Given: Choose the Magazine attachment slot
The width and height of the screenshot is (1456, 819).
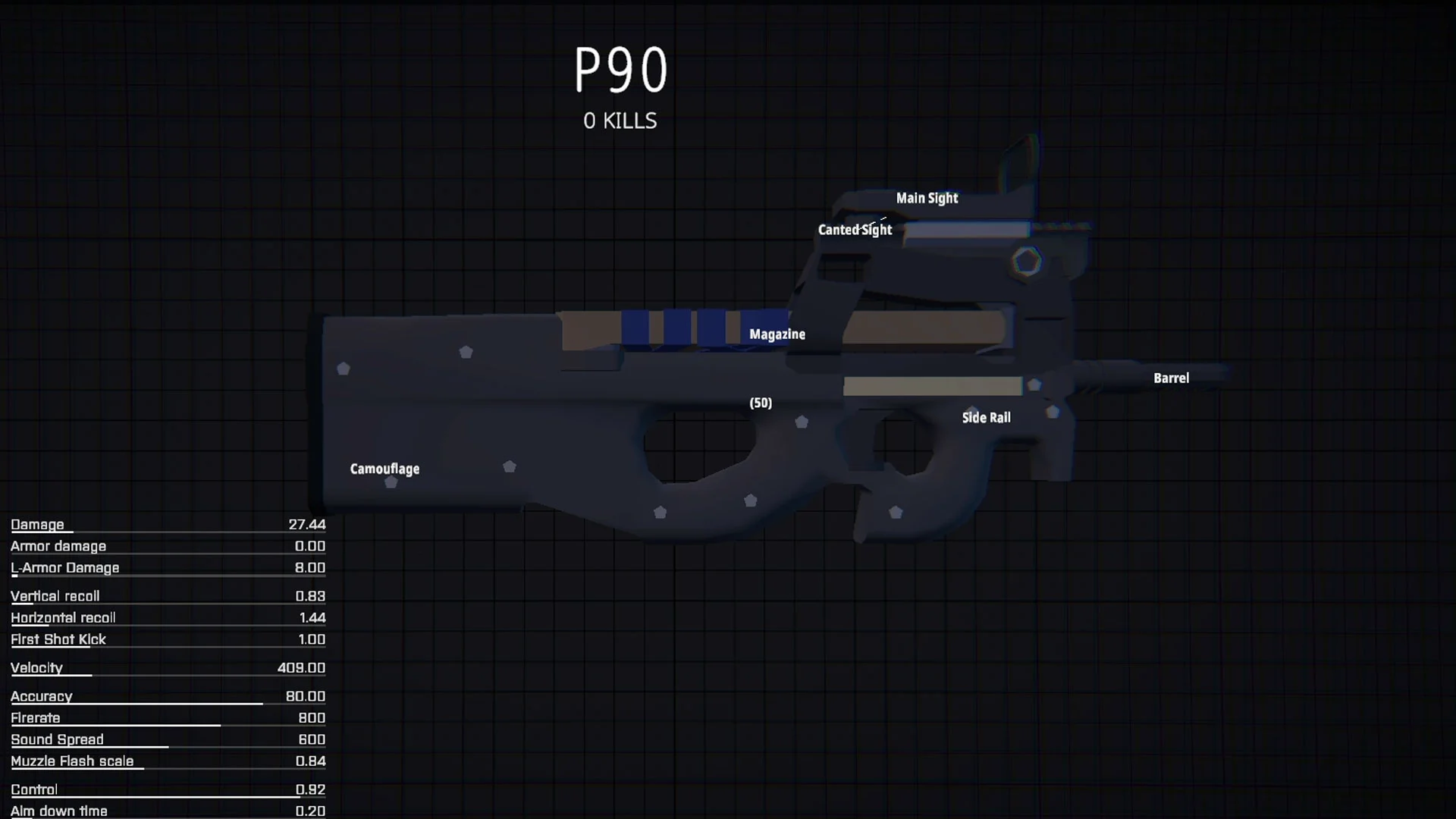Looking at the screenshot, I should pyautogui.click(x=777, y=334).
